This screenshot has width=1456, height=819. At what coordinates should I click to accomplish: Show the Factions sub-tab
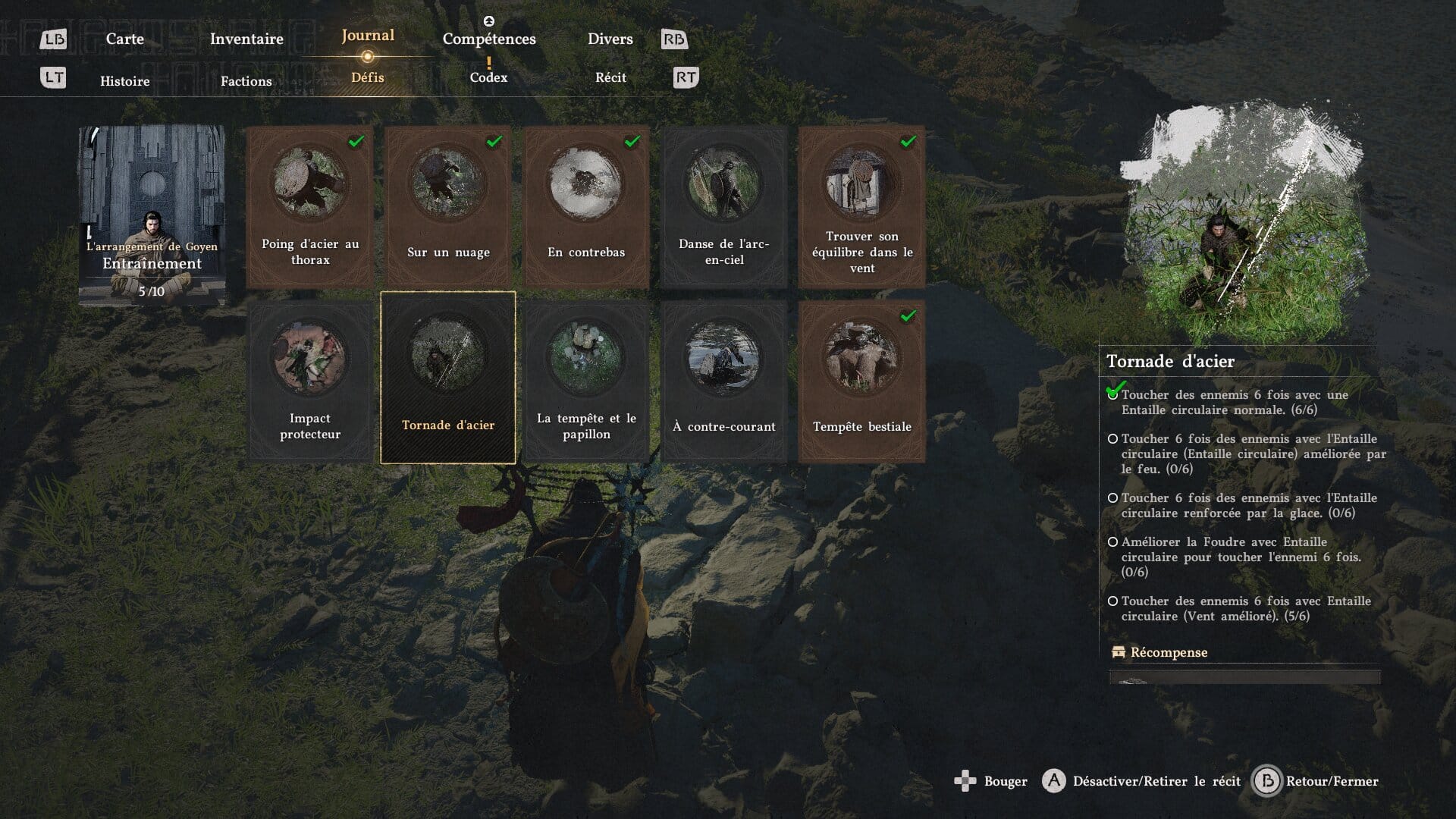point(246,81)
